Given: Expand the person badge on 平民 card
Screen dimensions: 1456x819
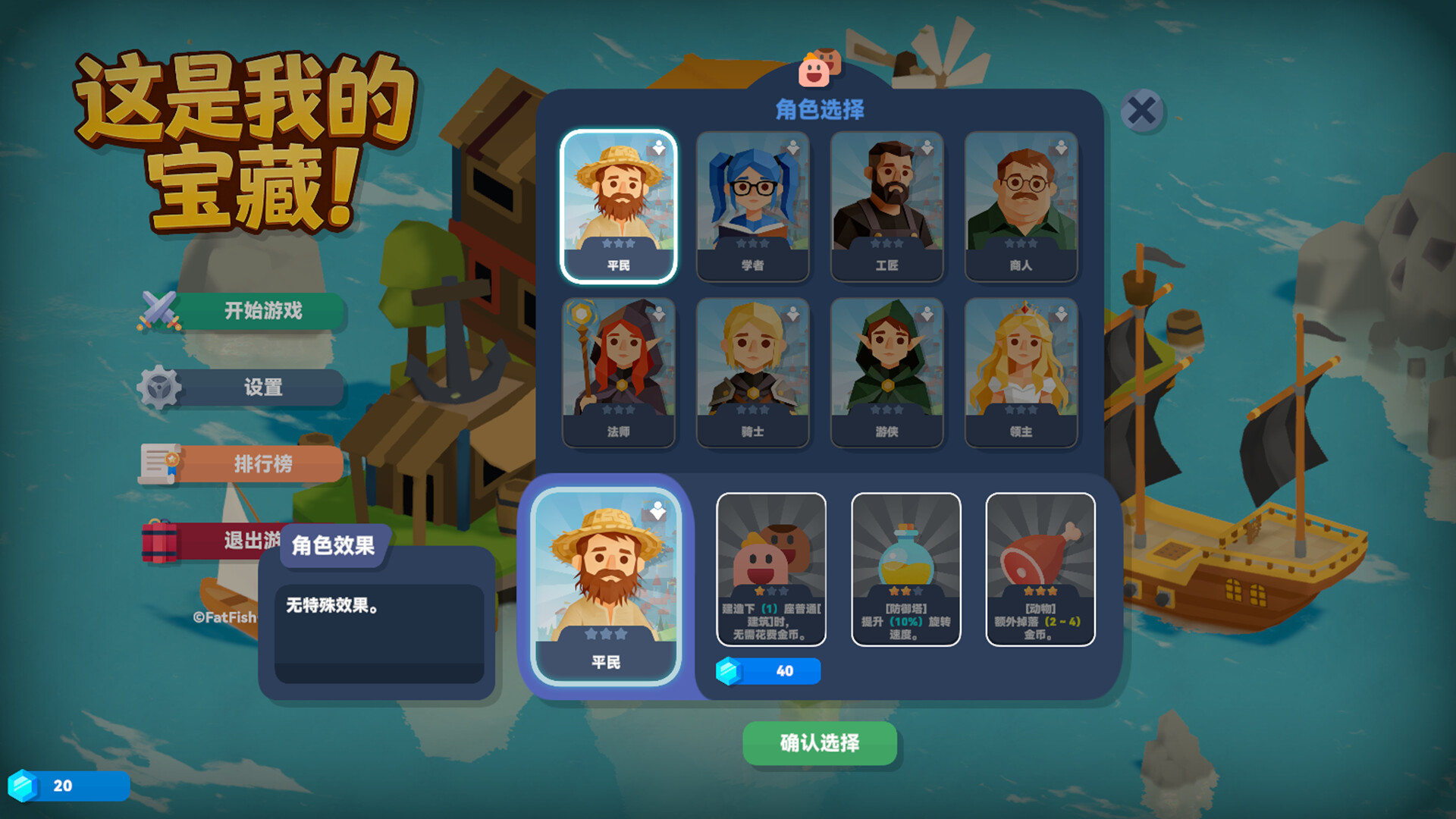Looking at the screenshot, I should [659, 147].
